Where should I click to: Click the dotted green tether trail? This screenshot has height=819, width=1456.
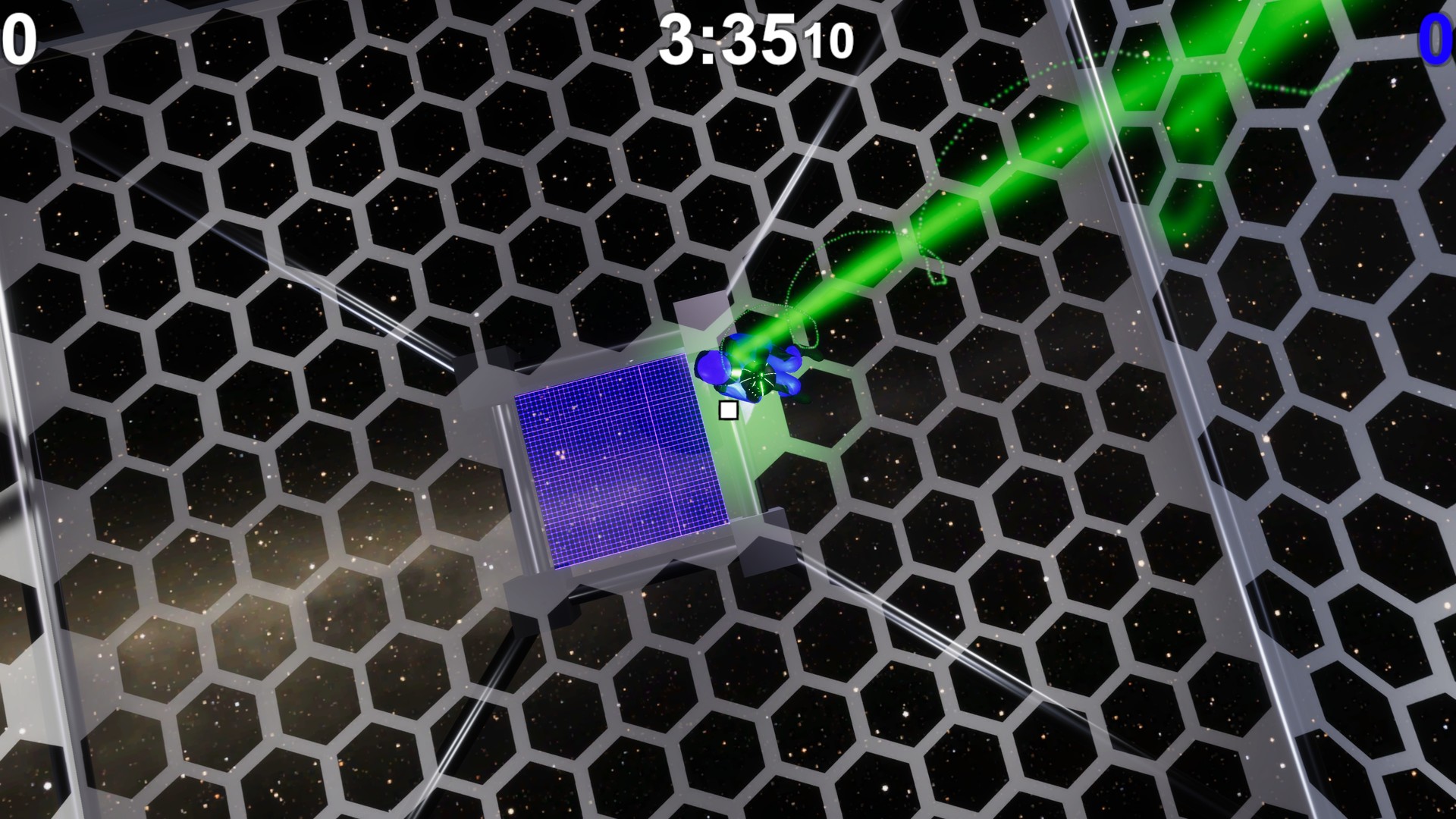click(x=933, y=250)
